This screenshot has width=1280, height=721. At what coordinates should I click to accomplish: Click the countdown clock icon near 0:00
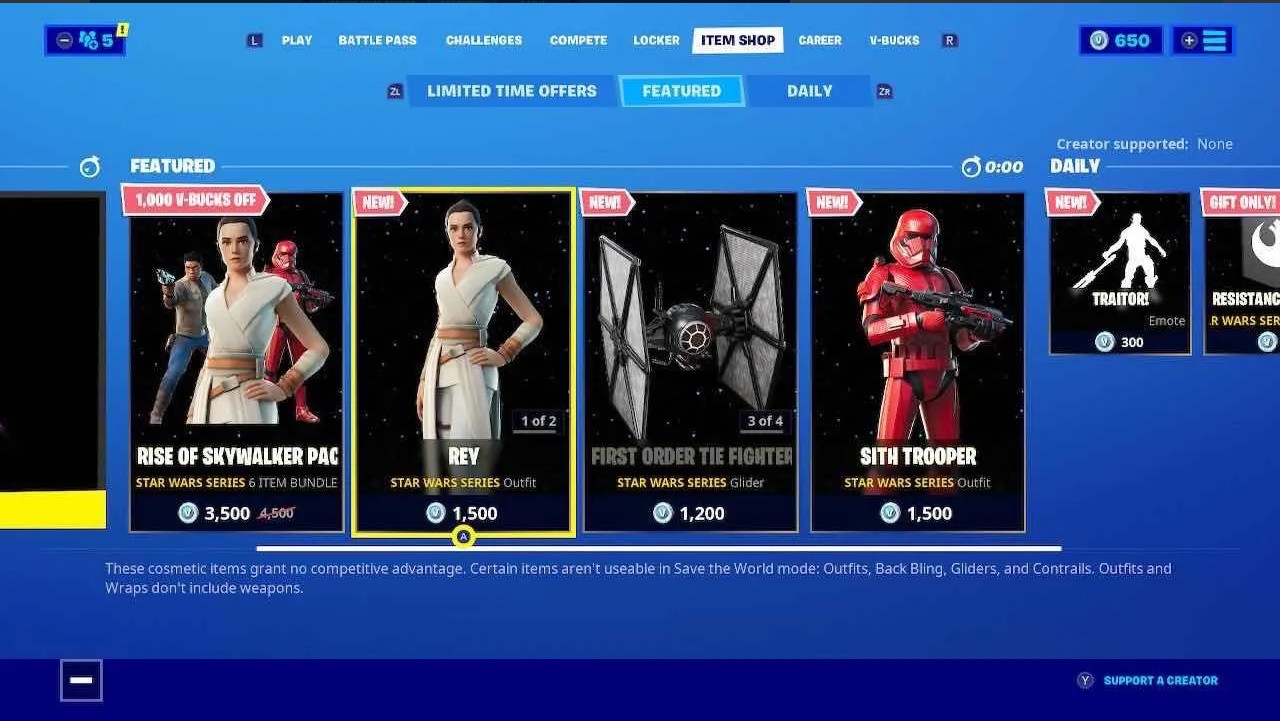970,167
